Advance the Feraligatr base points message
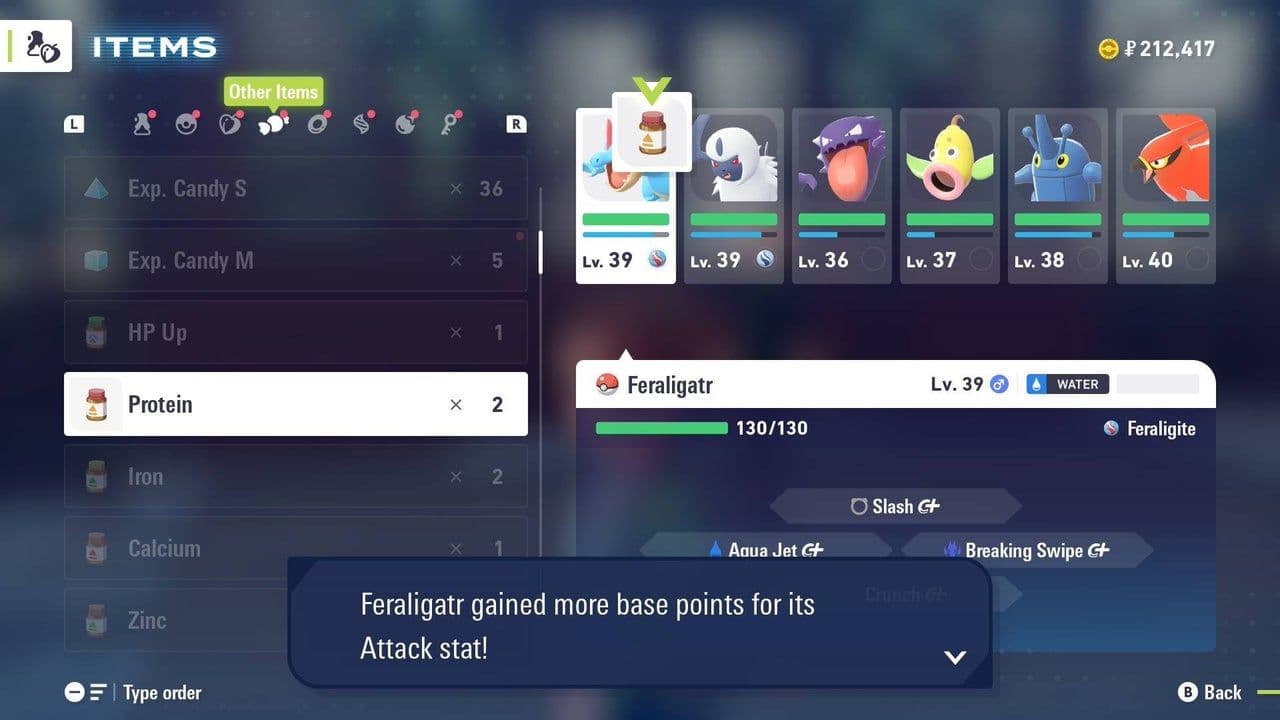Image resolution: width=1280 pixels, height=720 pixels. pos(955,657)
